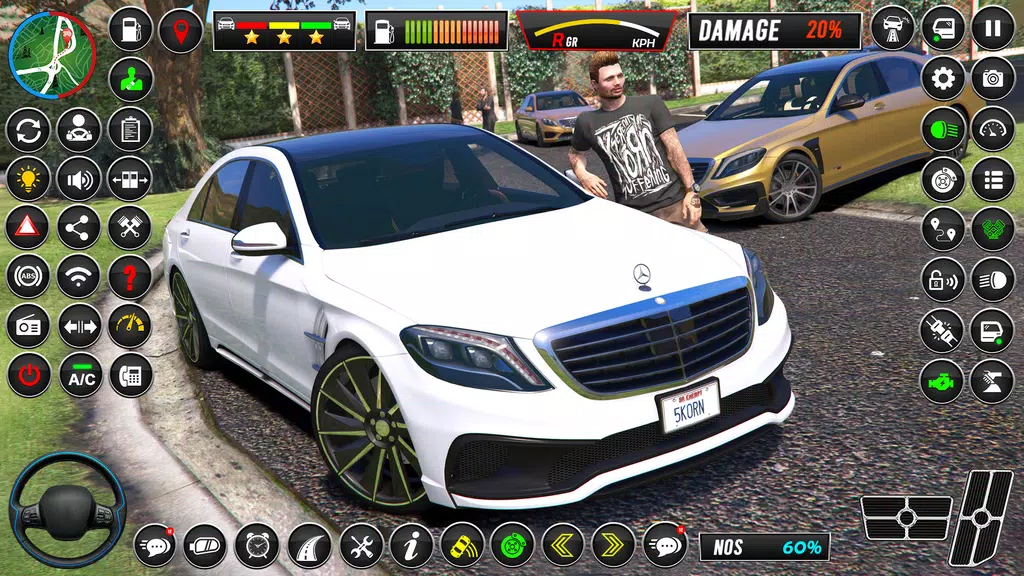The image size is (1024, 576).
Task: Toggle the green headlight button
Action: pos(942,129)
